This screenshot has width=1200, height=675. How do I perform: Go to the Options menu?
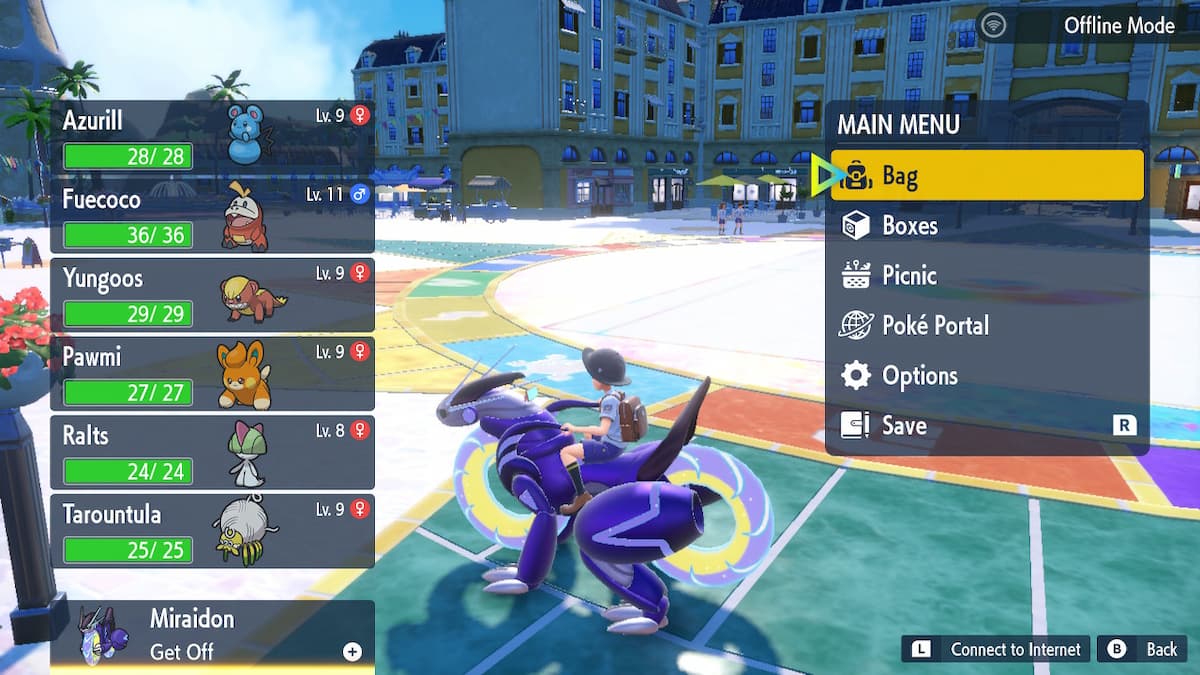(986, 376)
